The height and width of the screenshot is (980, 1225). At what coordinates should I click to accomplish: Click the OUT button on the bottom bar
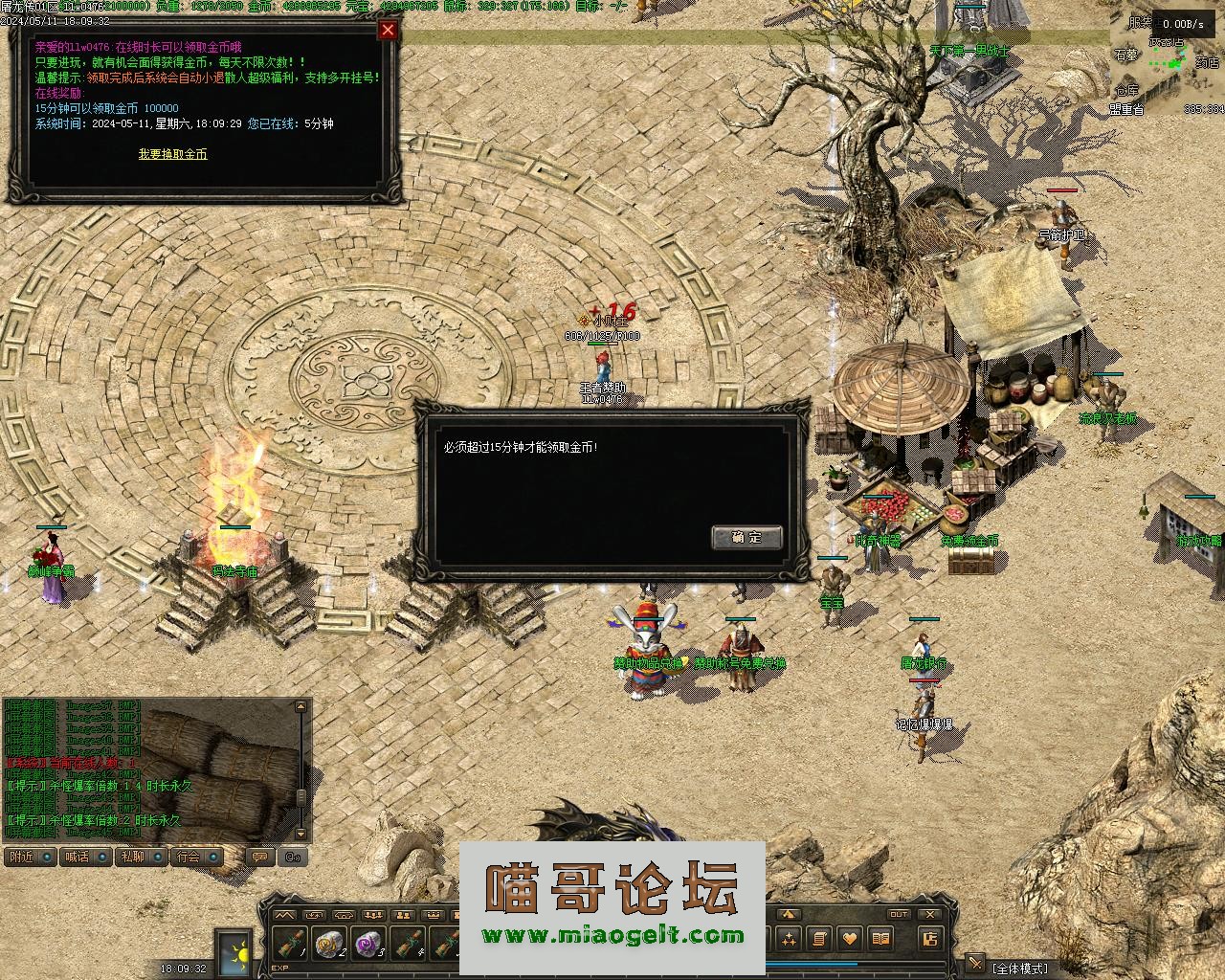(x=898, y=915)
